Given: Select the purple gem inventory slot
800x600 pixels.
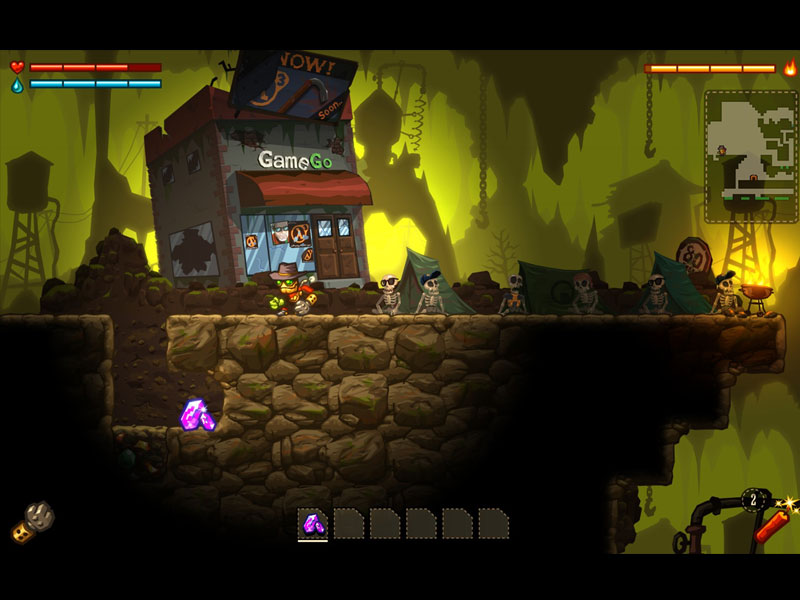Looking at the screenshot, I should tap(313, 523).
